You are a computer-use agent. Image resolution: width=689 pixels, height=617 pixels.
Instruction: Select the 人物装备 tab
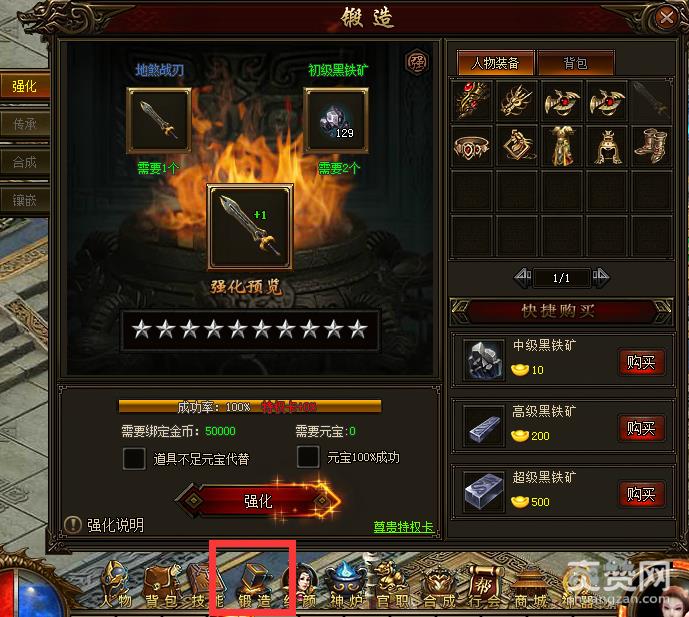494,63
